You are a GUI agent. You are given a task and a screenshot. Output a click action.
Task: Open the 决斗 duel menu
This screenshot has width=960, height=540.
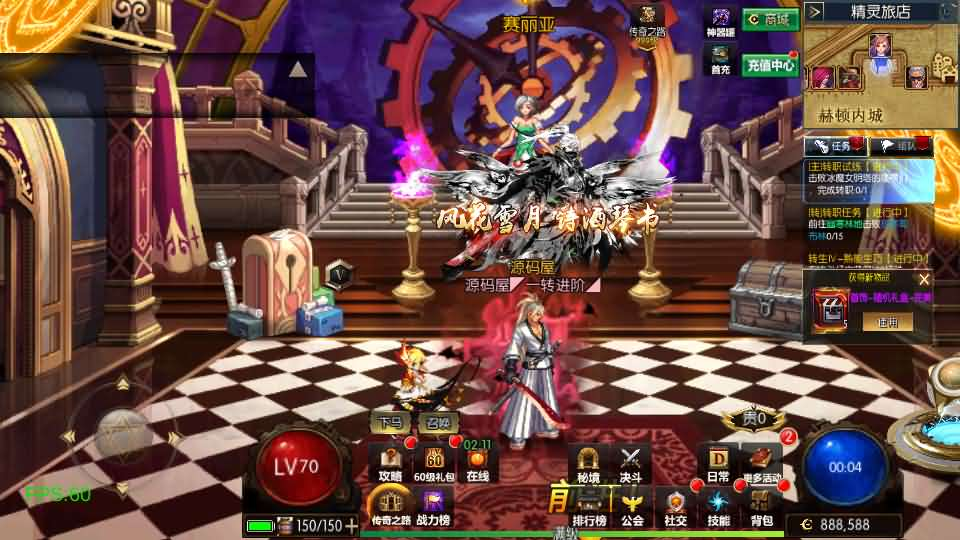[x=630, y=464]
